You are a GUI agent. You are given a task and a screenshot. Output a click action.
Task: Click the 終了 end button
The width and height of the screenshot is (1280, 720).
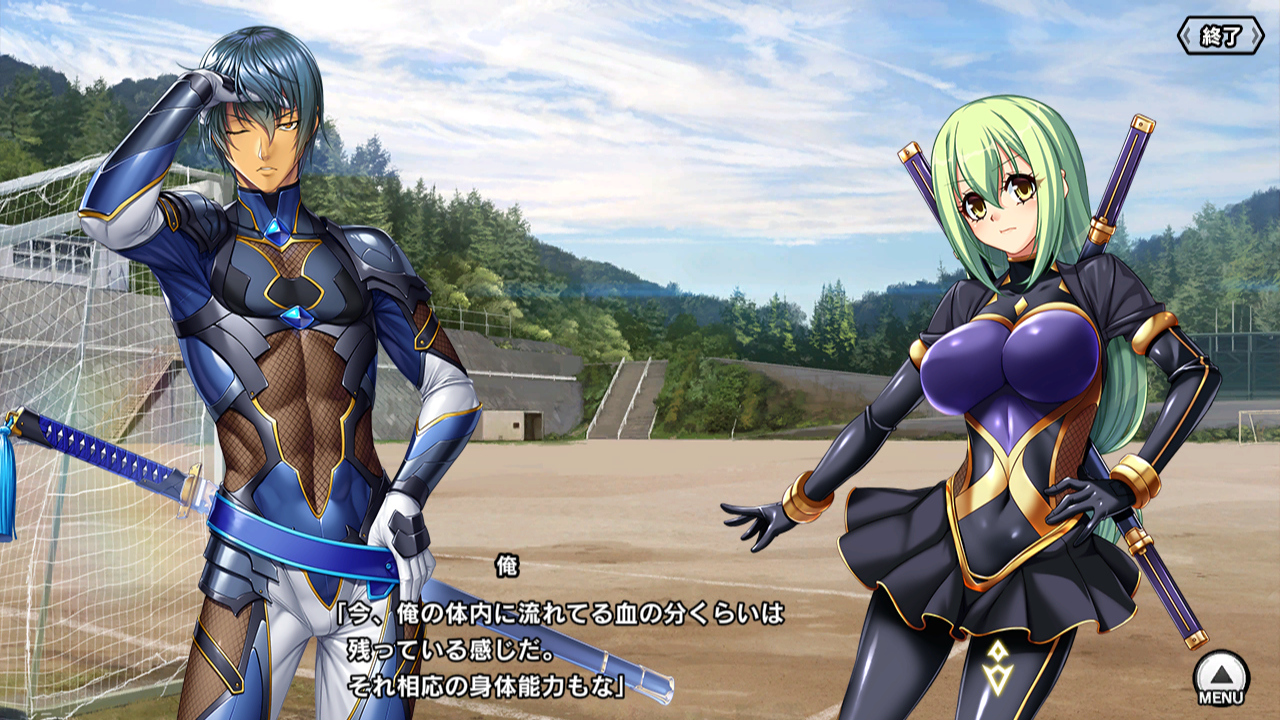tap(1220, 36)
